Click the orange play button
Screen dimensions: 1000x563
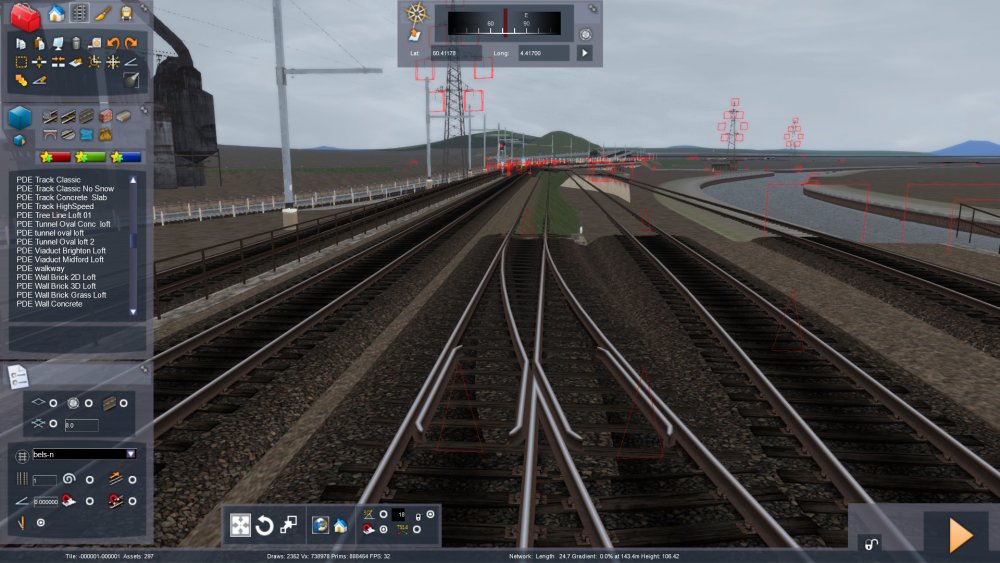pyautogui.click(x=958, y=536)
